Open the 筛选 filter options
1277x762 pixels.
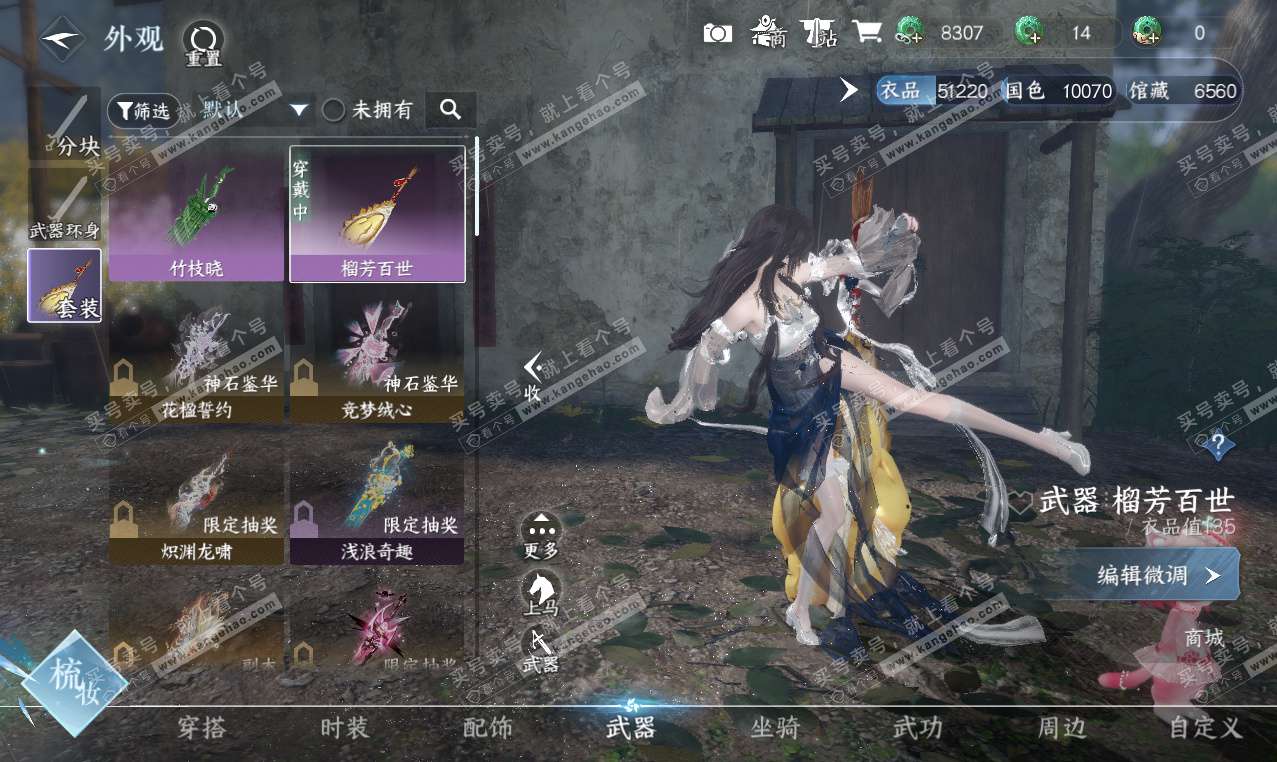coord(143,110)
